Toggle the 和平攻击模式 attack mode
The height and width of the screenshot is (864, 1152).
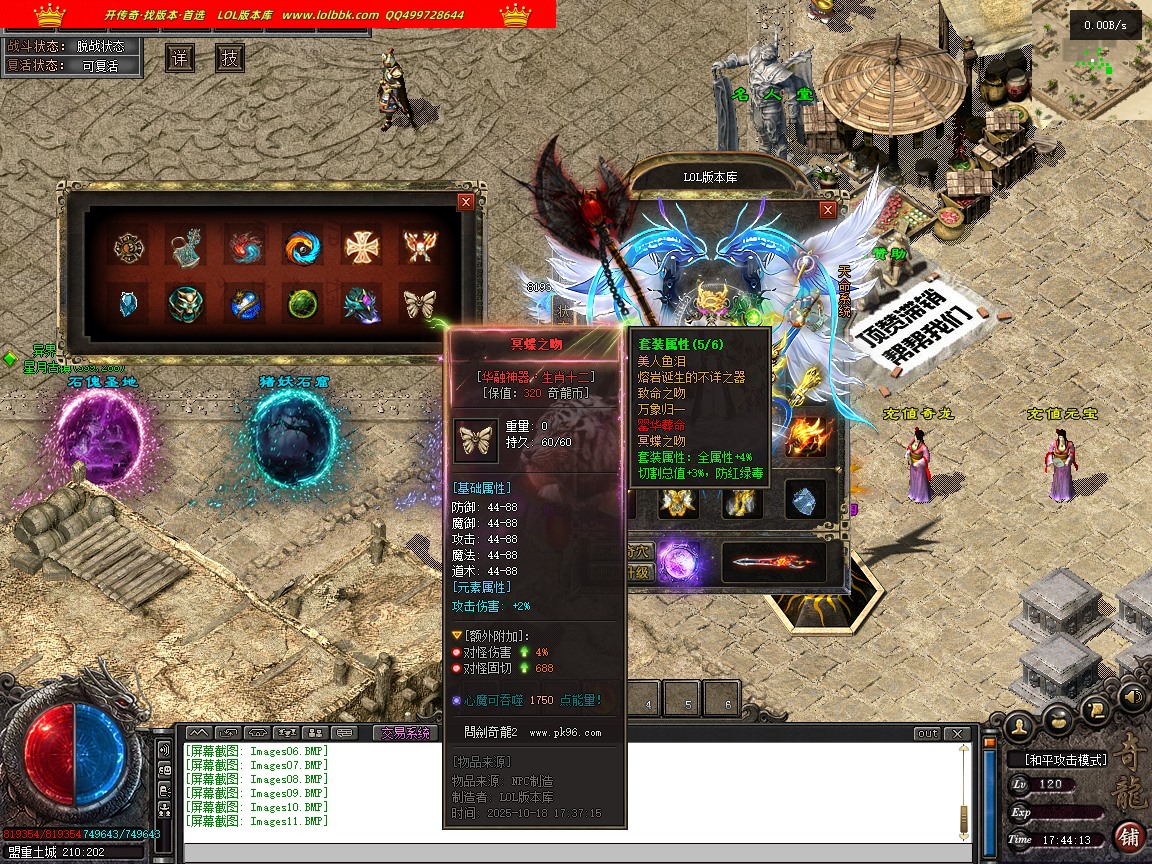[x=1064, y=760]
